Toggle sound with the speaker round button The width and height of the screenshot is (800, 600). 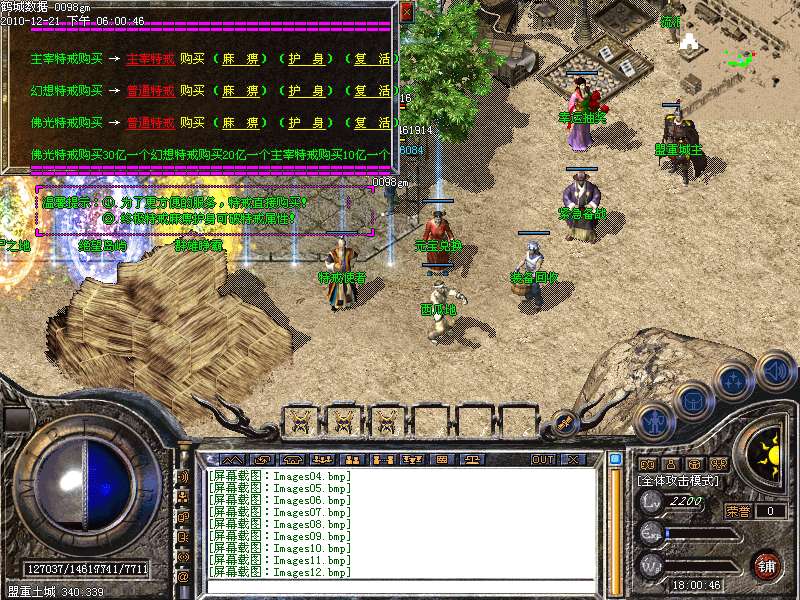775,371
